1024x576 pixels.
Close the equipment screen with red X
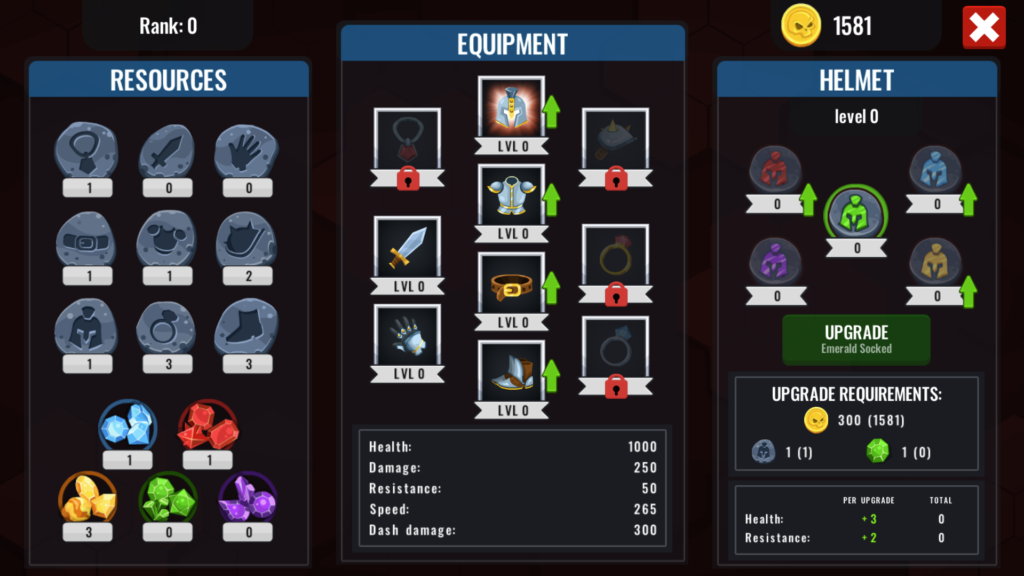[x=984, y=28]
